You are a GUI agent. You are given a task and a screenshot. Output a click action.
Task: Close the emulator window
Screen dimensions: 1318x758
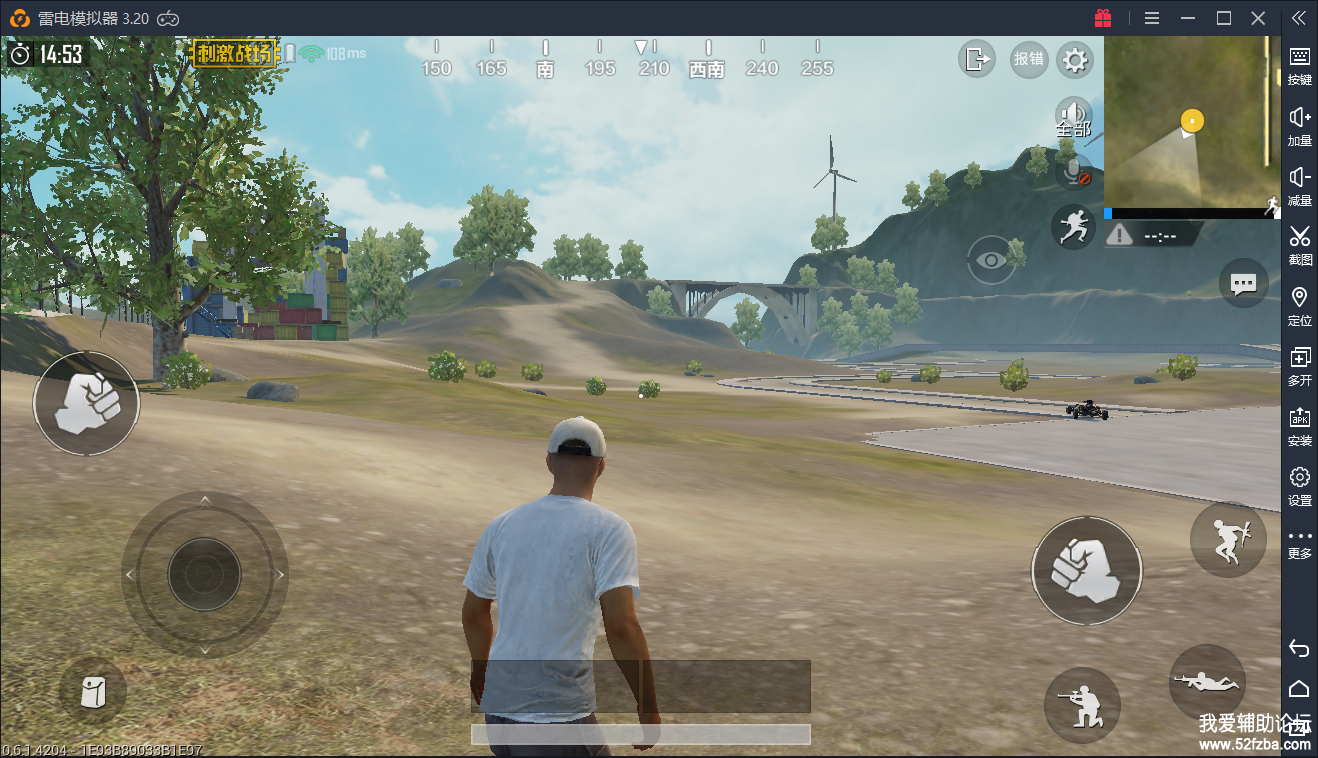(1258, 18)
